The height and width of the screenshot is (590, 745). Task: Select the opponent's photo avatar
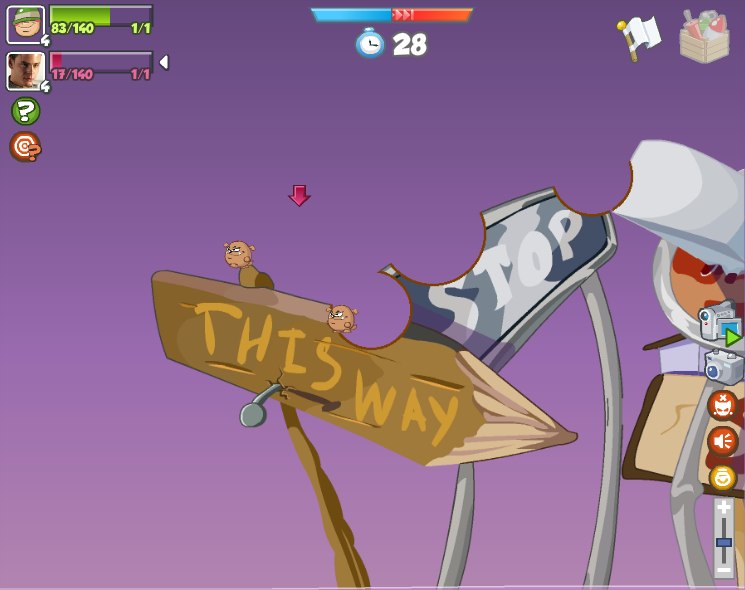(x=26, y=71)
